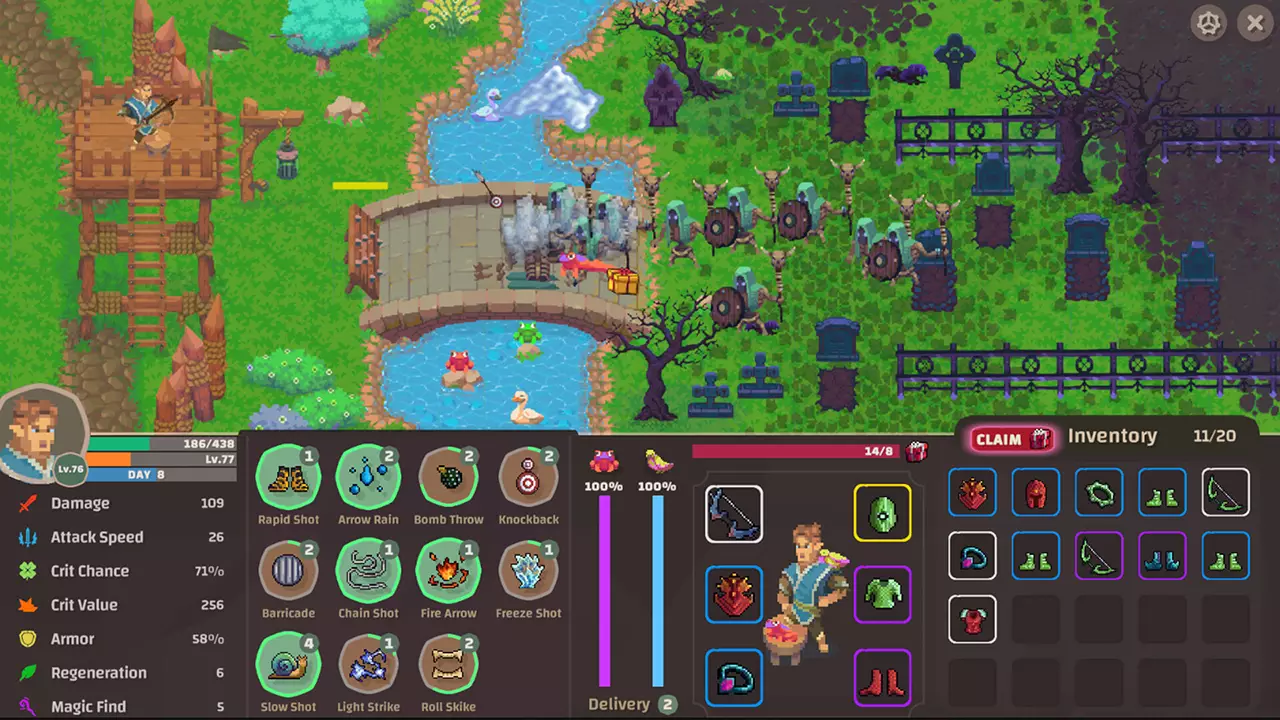Select the Knockback skill icon
Viewport: 1280px width, 720px height.
tap(528, 478)
